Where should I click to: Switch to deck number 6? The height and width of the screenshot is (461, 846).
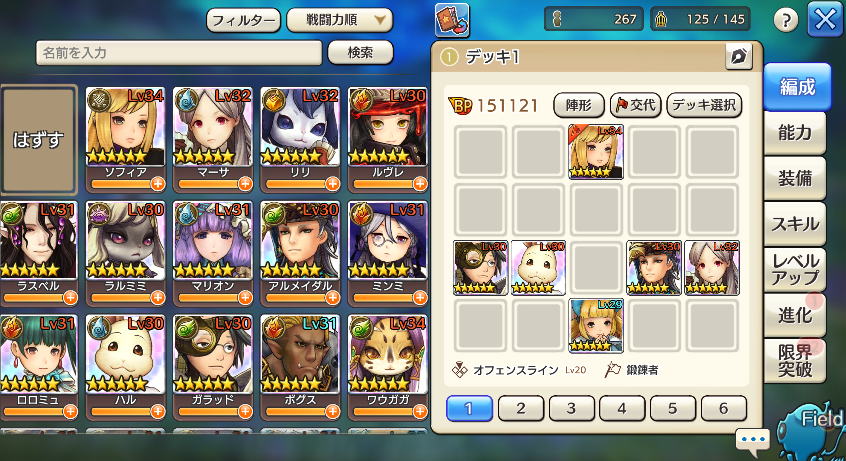pos(723,408)
